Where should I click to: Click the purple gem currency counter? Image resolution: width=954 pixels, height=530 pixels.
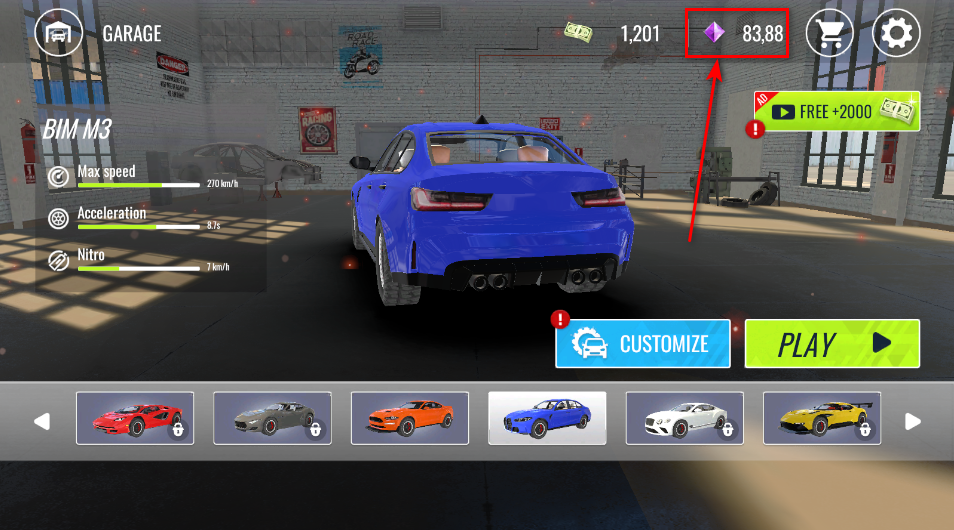738,34
